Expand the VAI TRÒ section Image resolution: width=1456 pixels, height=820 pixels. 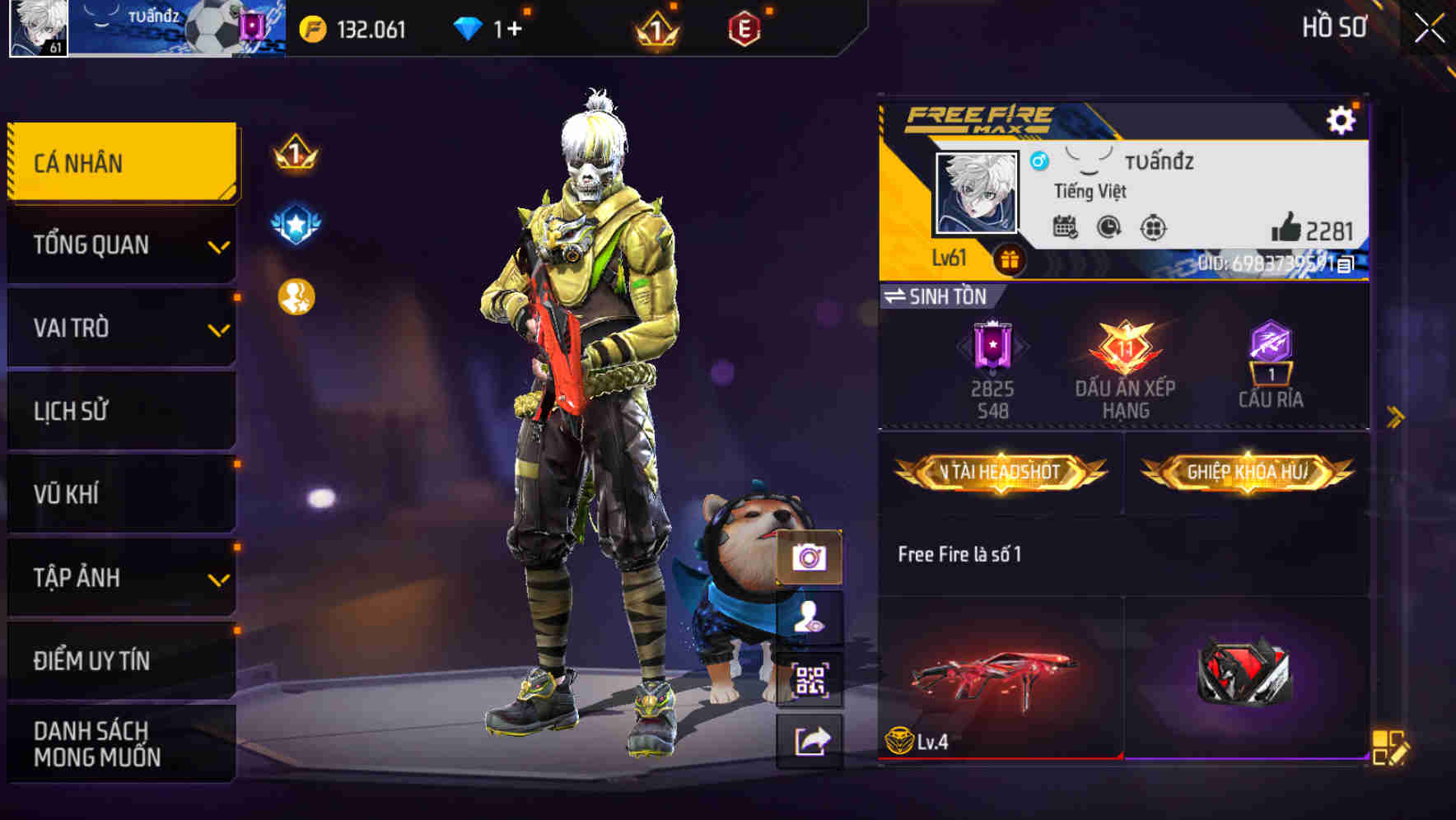[119, 328]
